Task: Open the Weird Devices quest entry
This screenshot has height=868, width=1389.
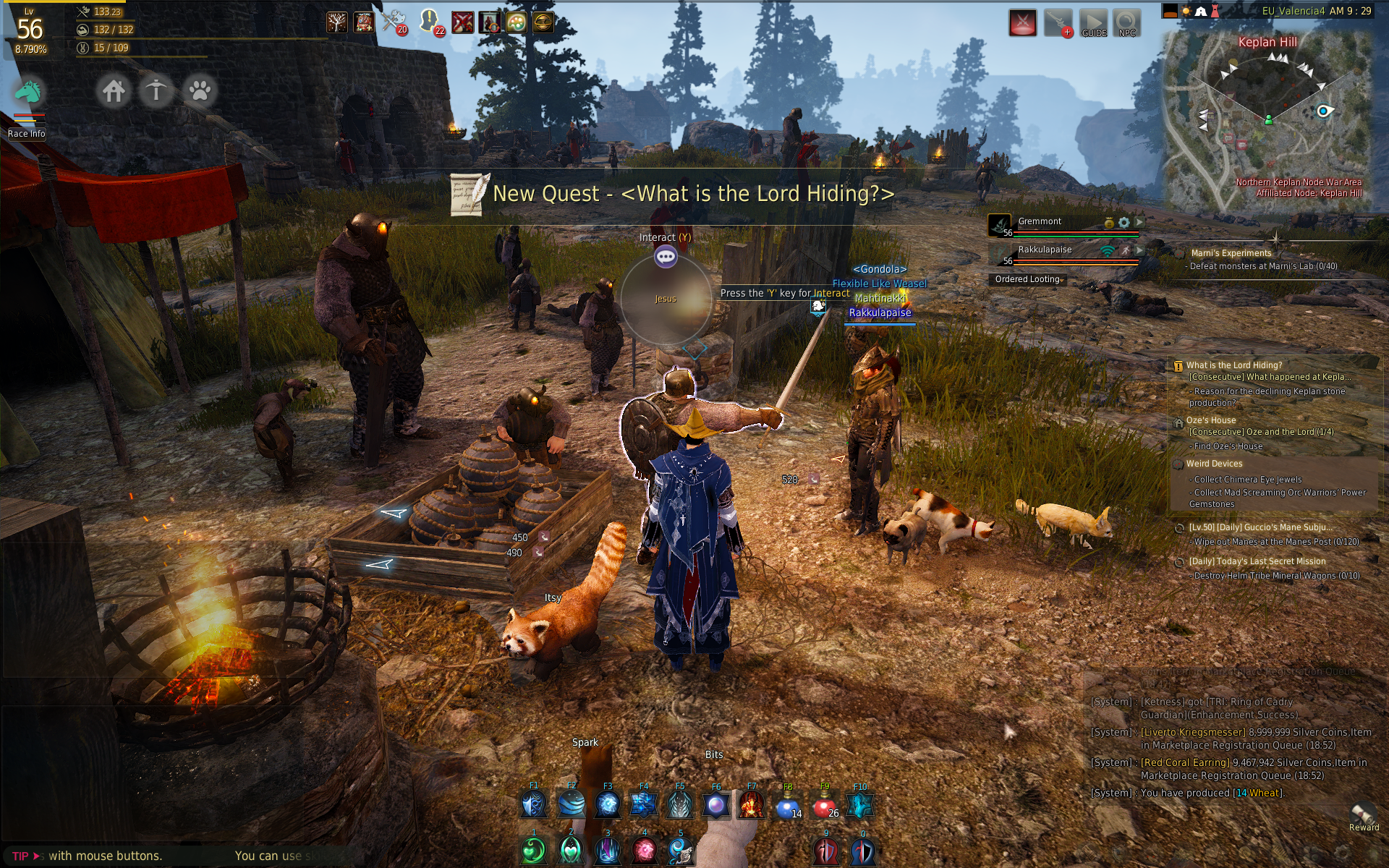Action: pos(1214,464)
